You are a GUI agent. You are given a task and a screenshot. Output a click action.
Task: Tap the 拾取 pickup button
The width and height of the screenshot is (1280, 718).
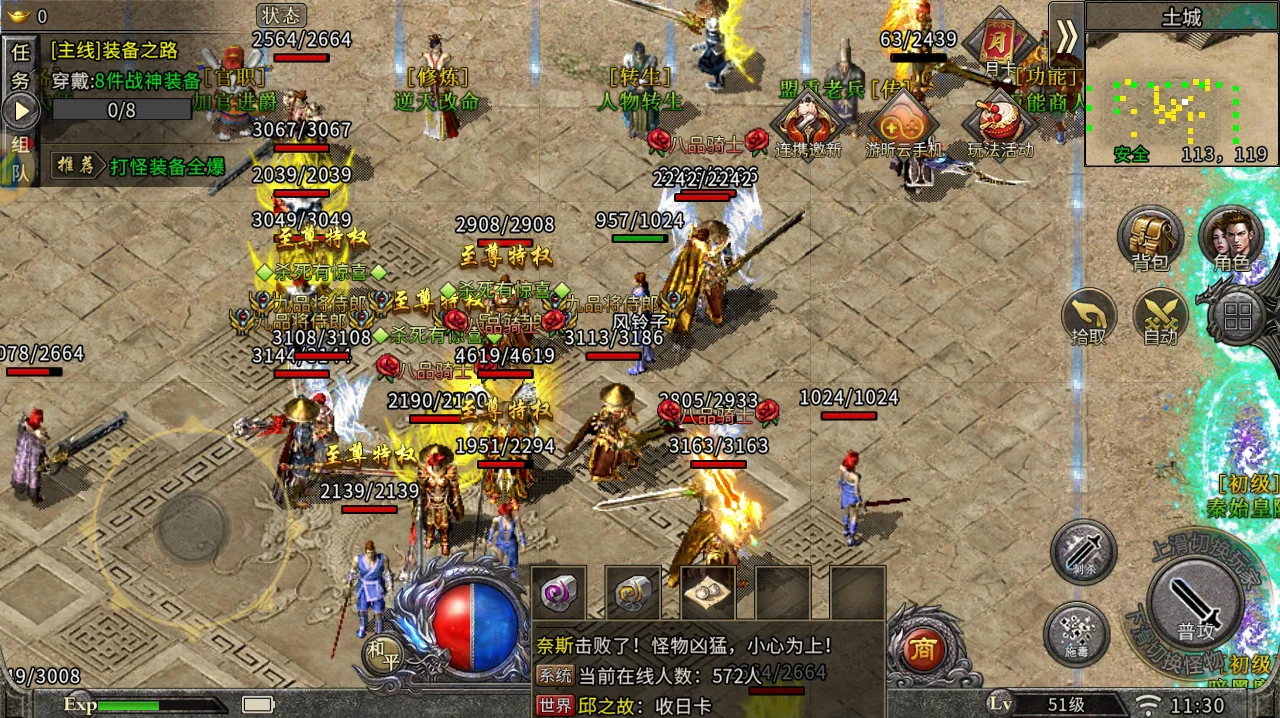click(x=1089, y=315)
